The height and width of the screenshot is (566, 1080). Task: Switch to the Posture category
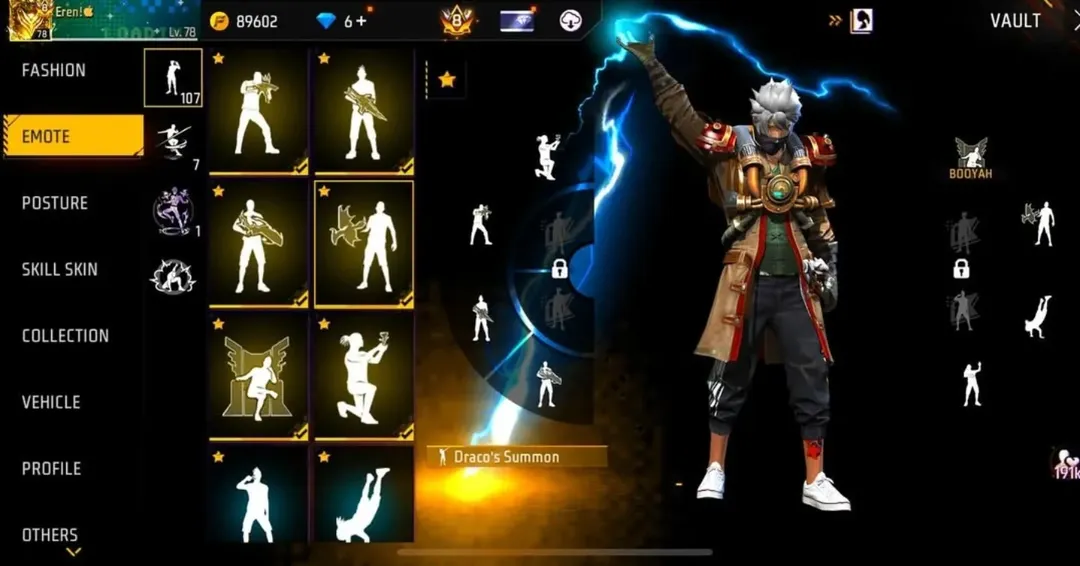click(55, 203)
